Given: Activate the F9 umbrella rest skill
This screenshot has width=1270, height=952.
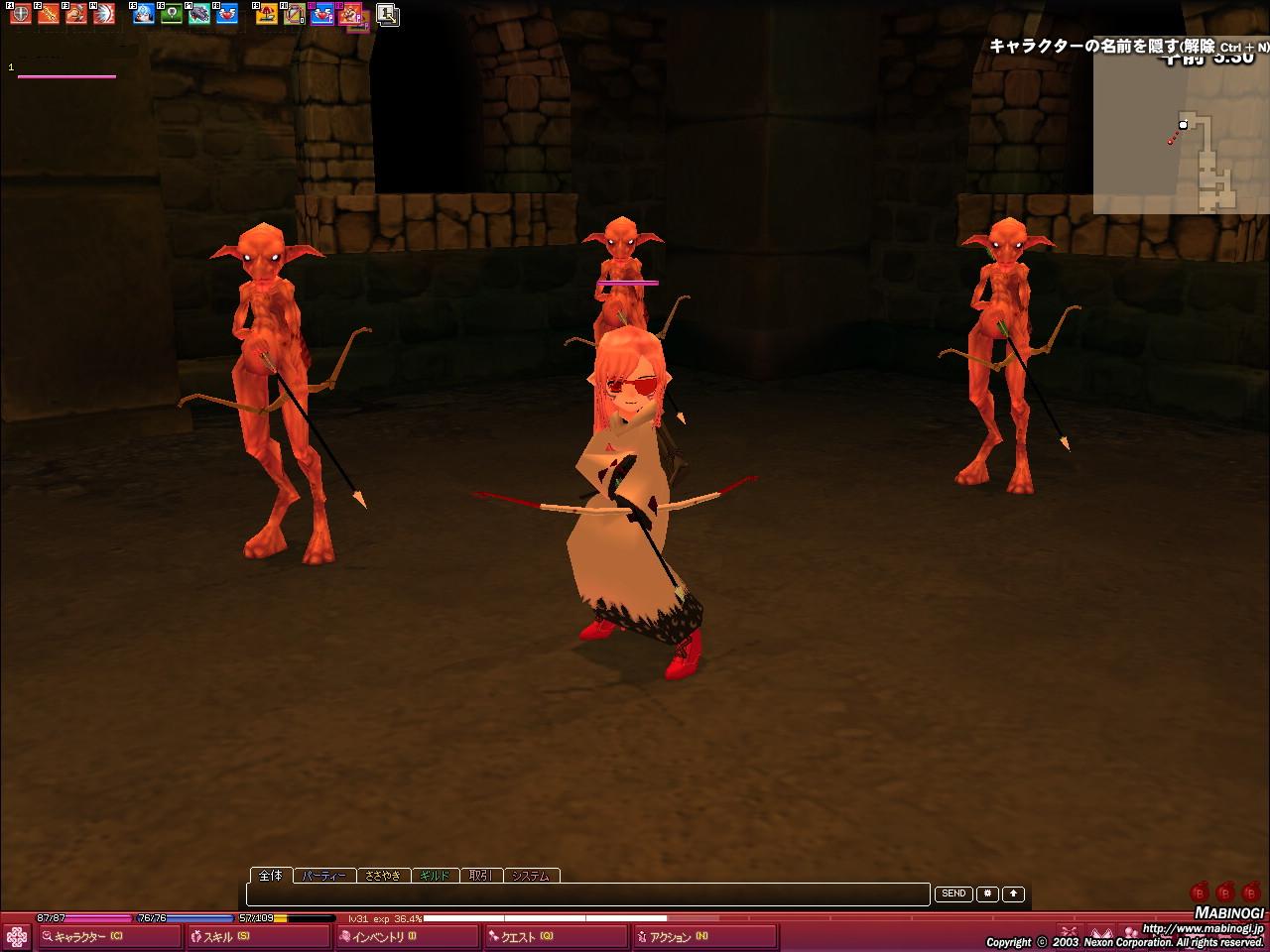Looking at the screenshot, I should 267,14.
